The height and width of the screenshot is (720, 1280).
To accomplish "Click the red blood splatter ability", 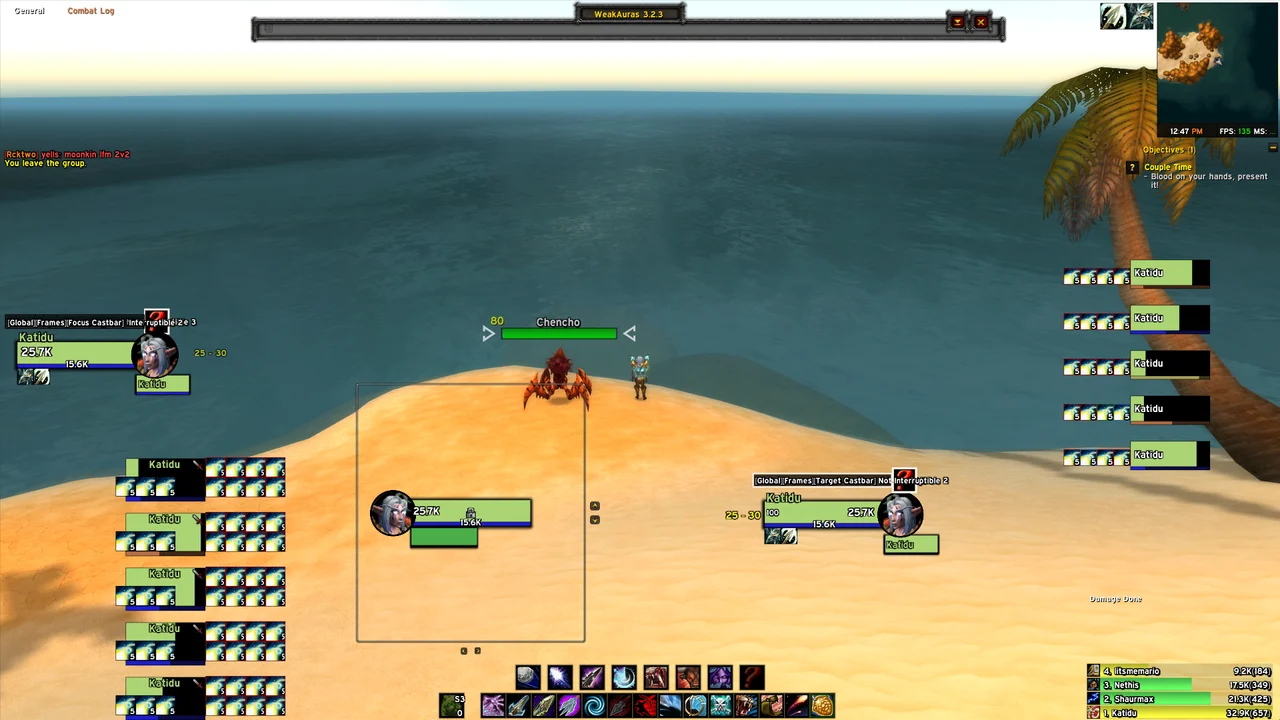I will point(645,707).
